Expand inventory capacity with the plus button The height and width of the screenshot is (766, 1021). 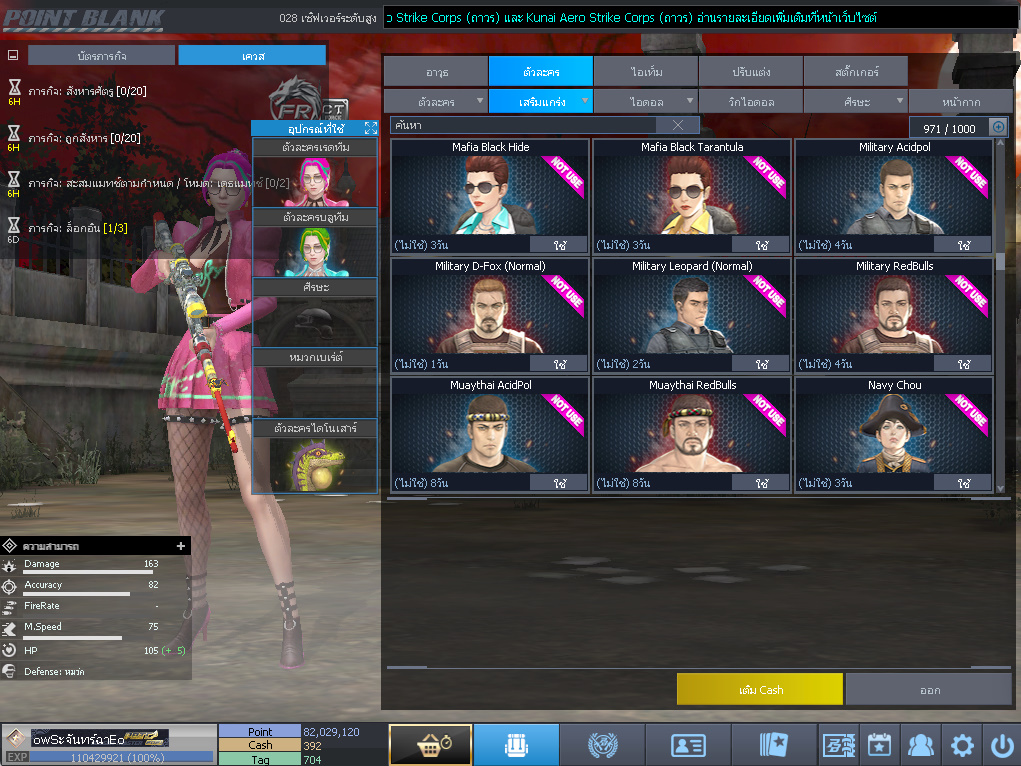point(997,127)
